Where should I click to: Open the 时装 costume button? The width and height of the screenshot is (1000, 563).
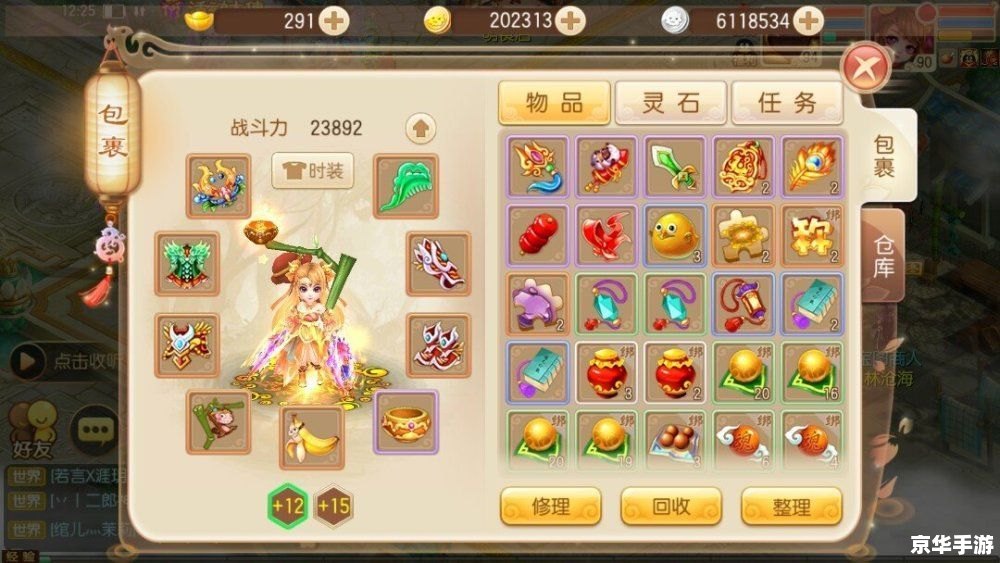312,171
